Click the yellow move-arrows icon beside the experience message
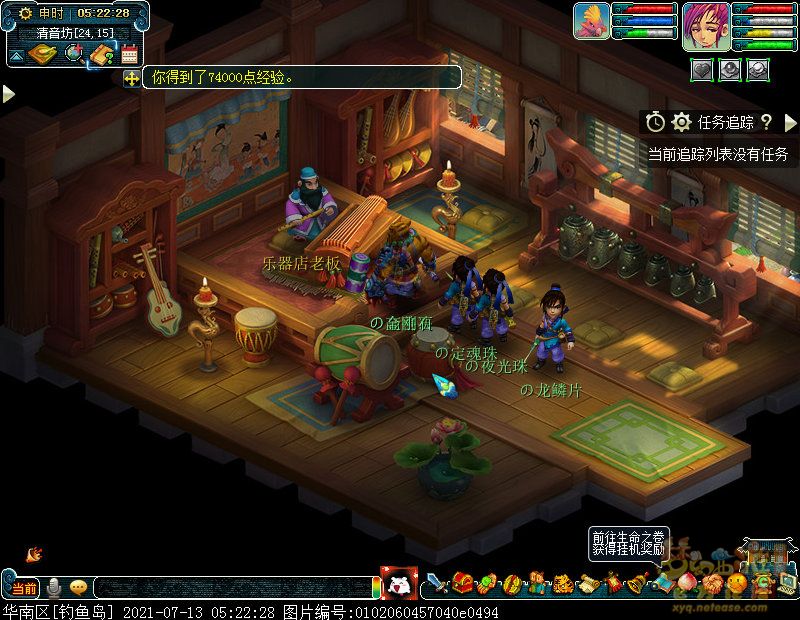800x620 pixels. (x=131, y=77)
